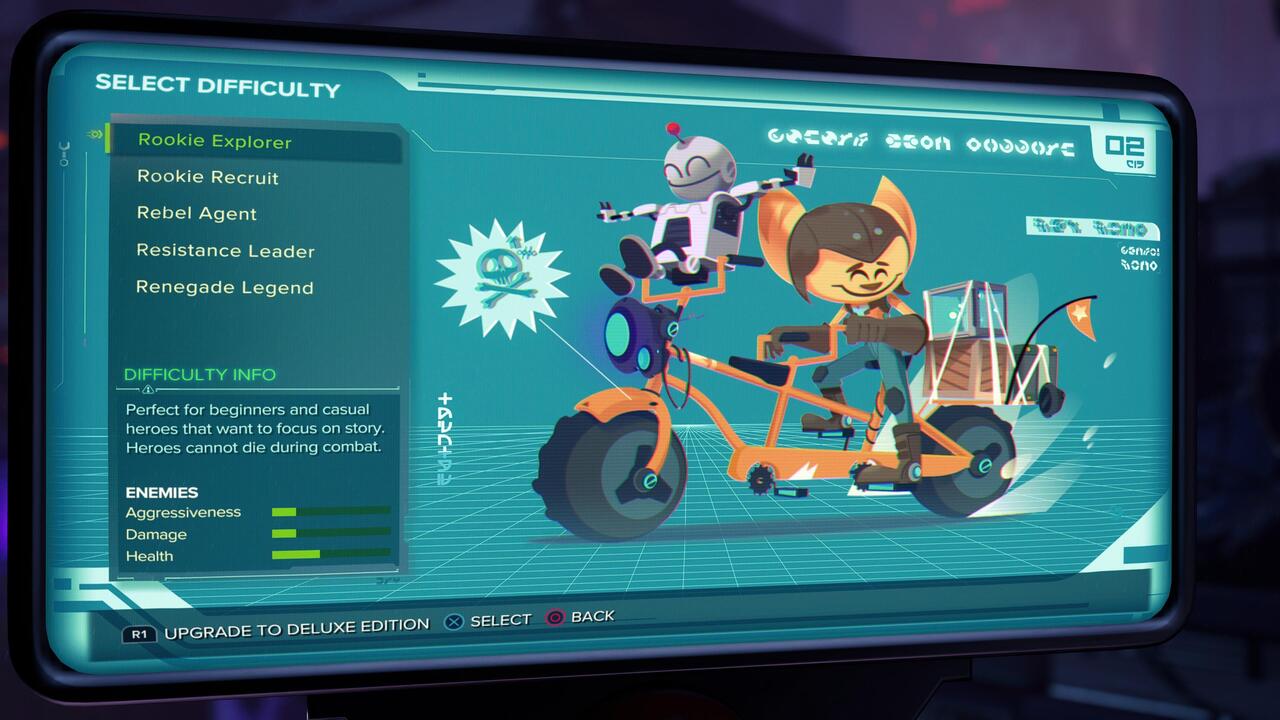
Task: Select Rookie Recruit difficulty
Action: tap(209, 177)
